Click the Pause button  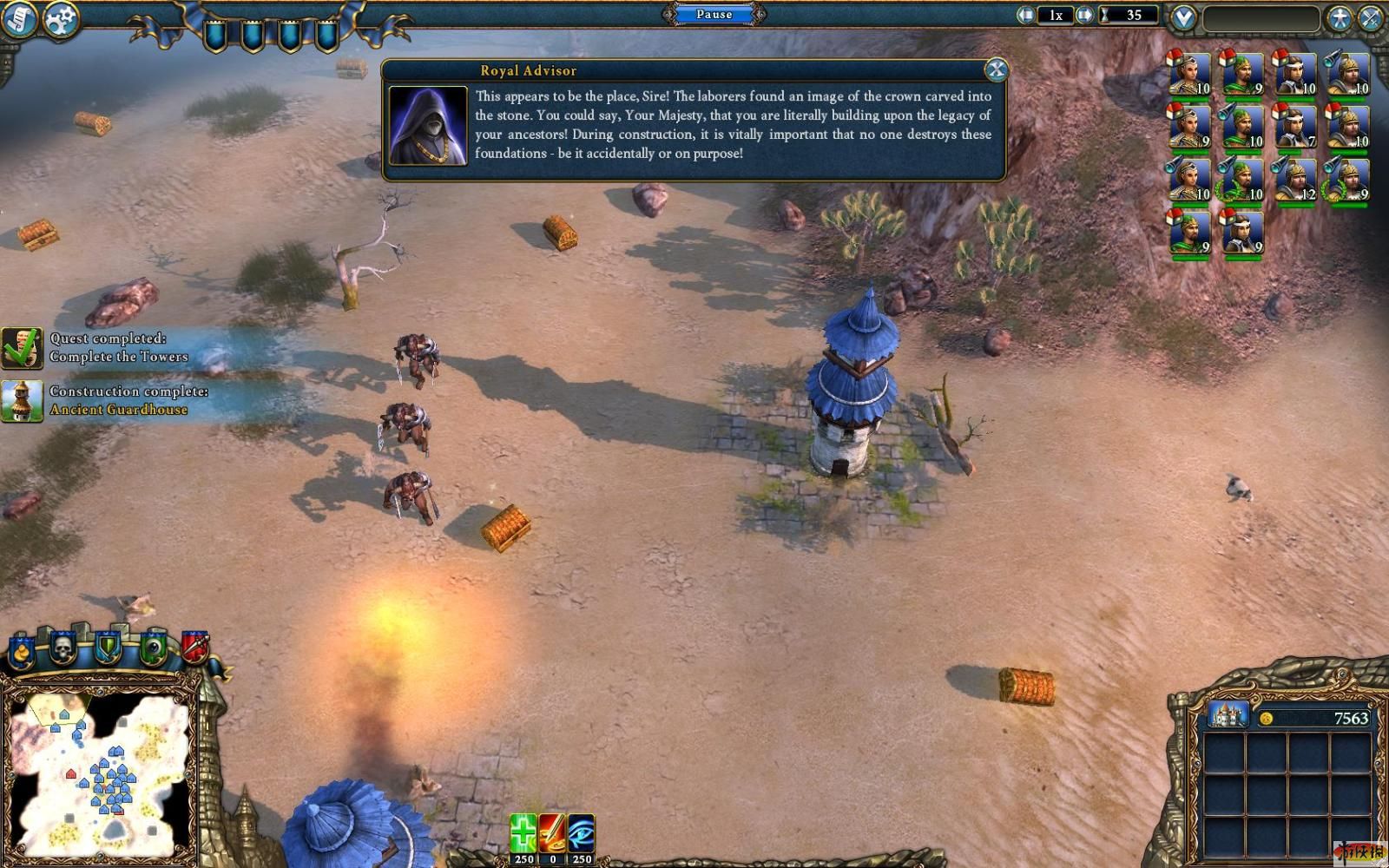click(714, 14)
